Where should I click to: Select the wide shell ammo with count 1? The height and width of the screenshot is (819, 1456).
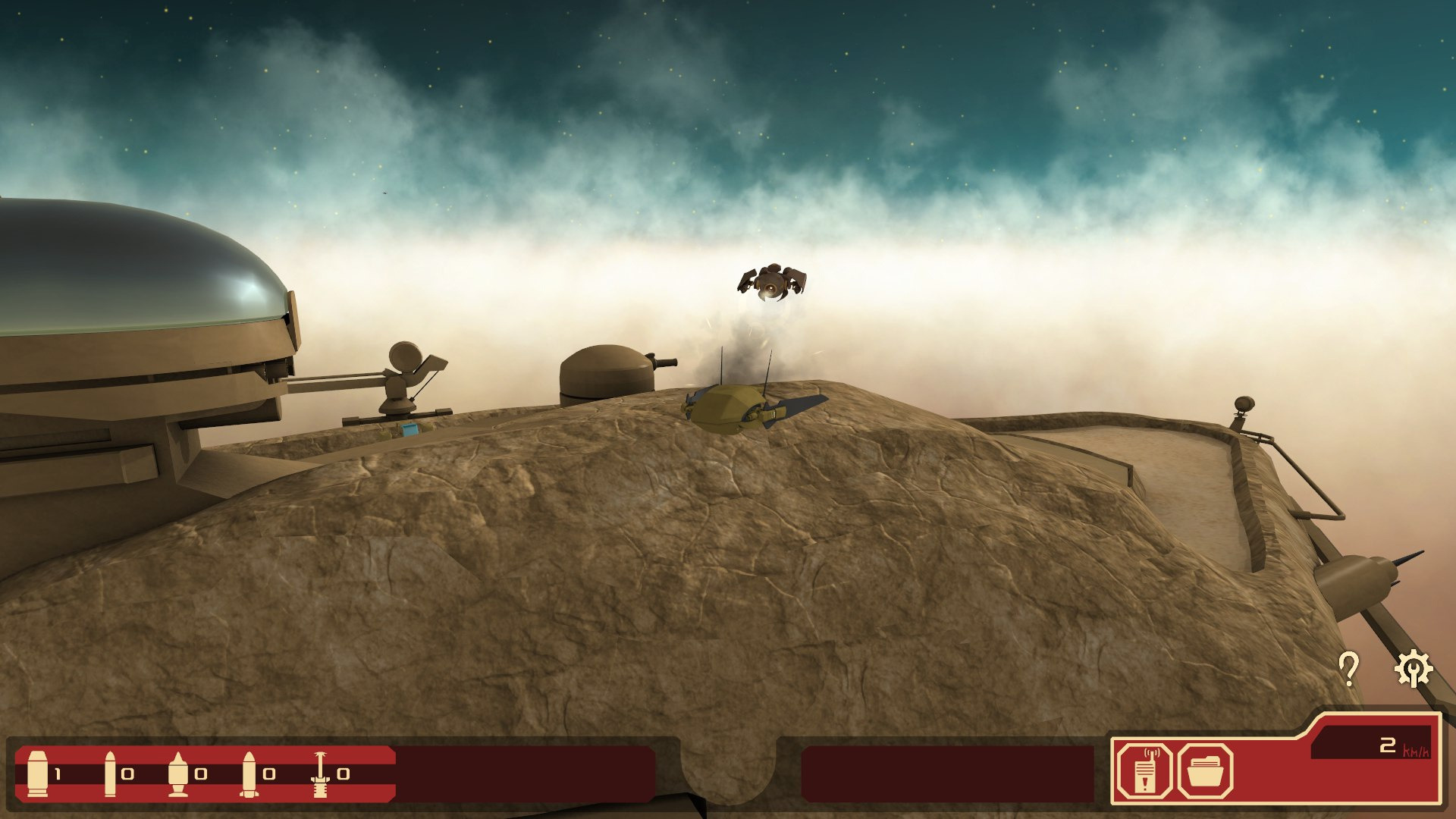pos(38,773)
